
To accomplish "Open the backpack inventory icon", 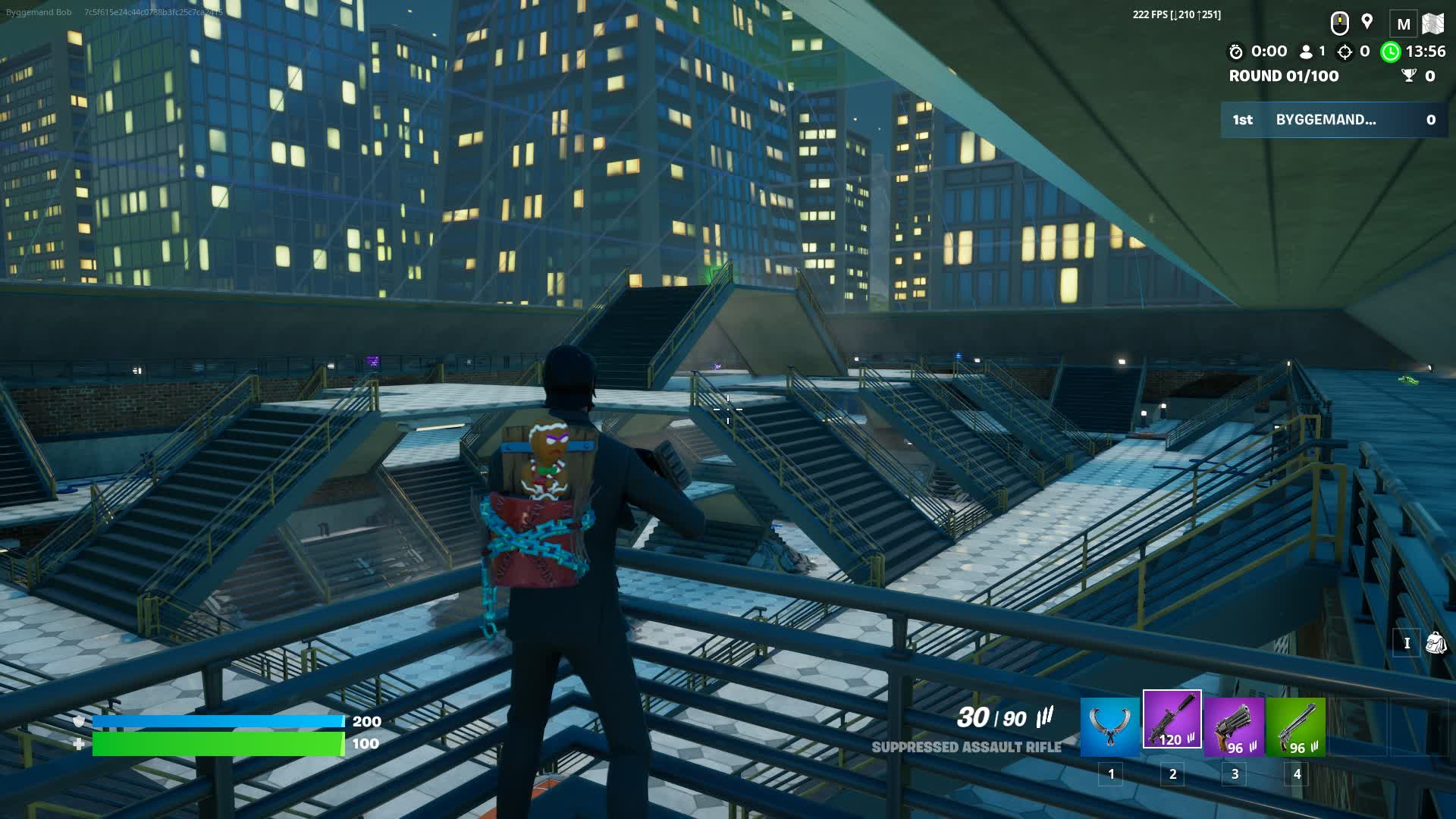I will 1436,643.
